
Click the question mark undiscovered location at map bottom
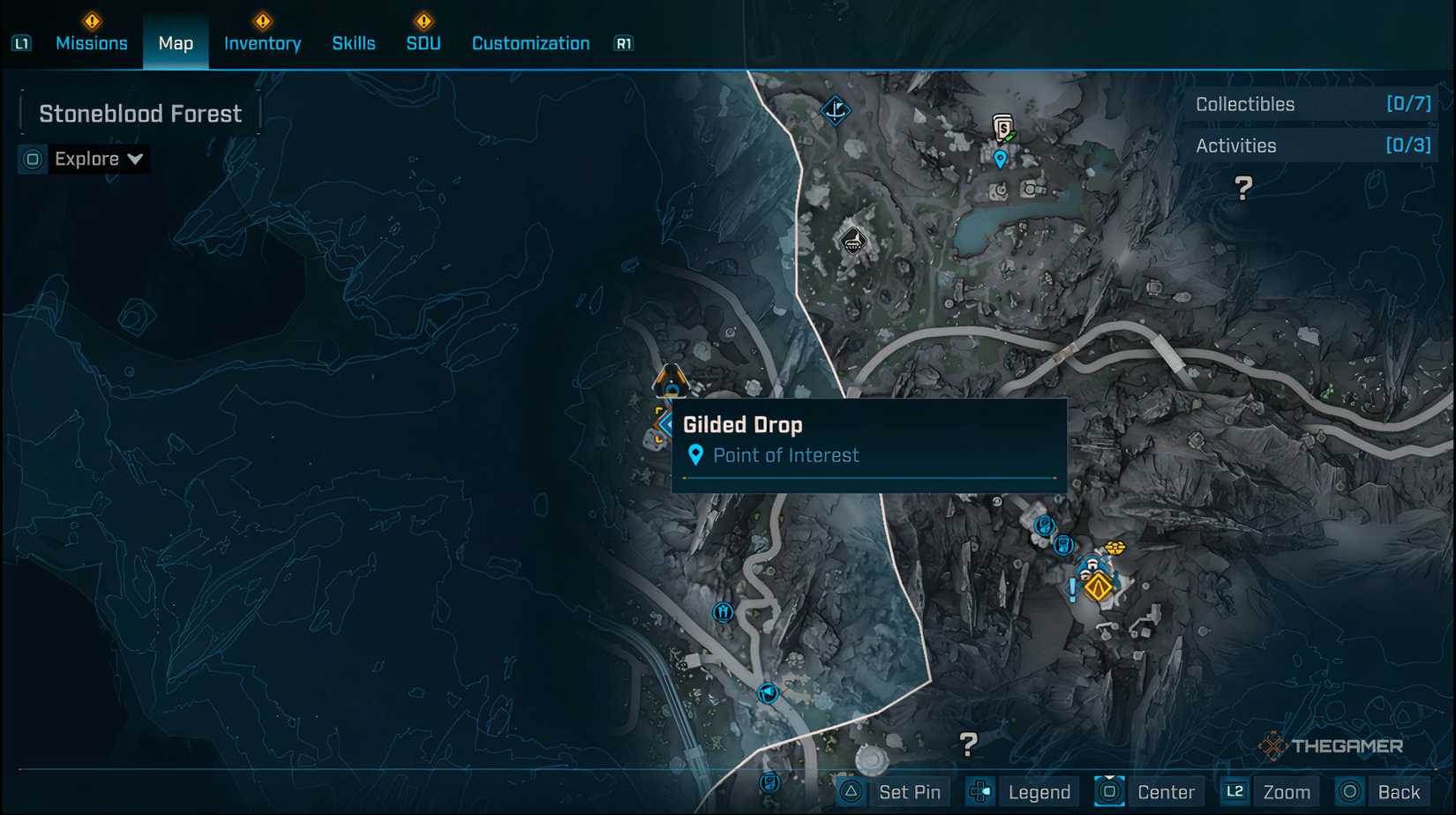coord(969,745)
